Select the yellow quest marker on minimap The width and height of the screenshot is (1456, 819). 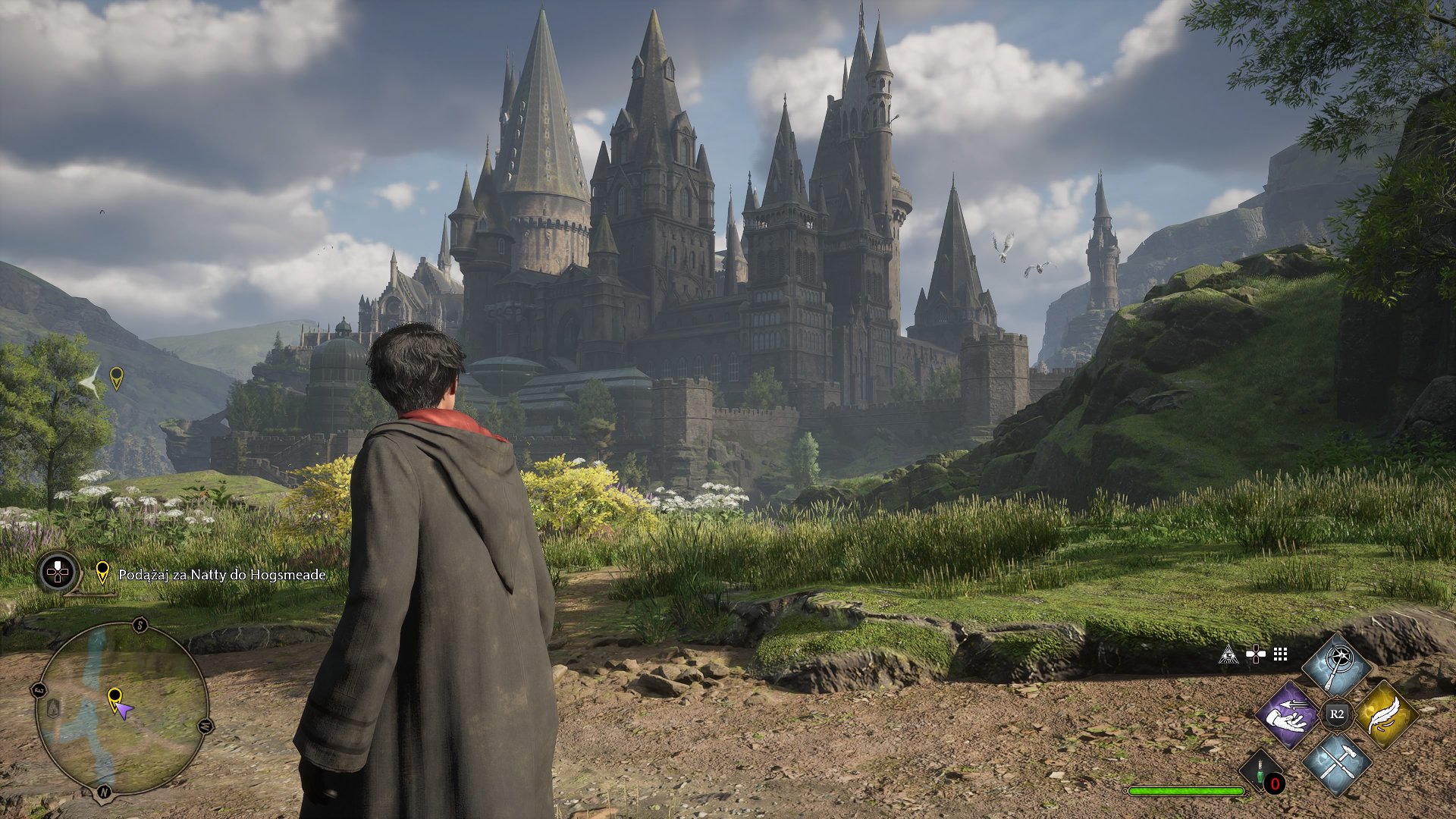(x=115, y=698)
